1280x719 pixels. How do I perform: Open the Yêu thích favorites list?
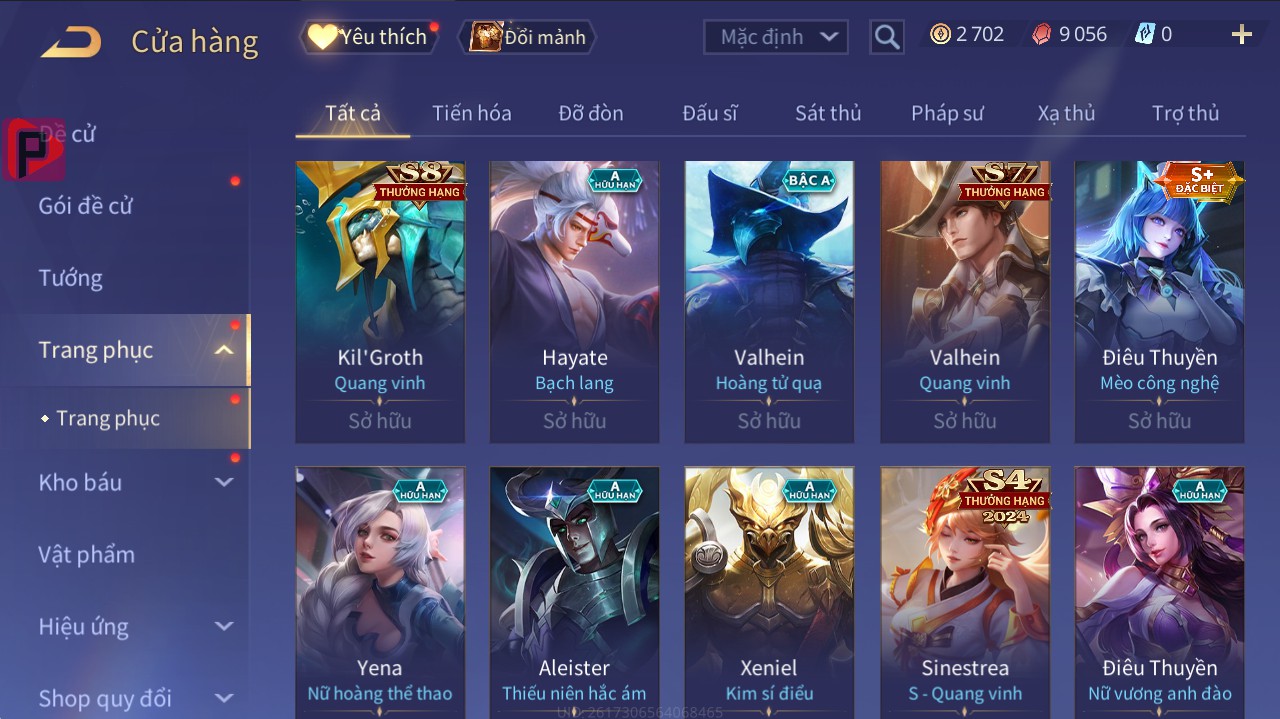click(x=368, y=37)
